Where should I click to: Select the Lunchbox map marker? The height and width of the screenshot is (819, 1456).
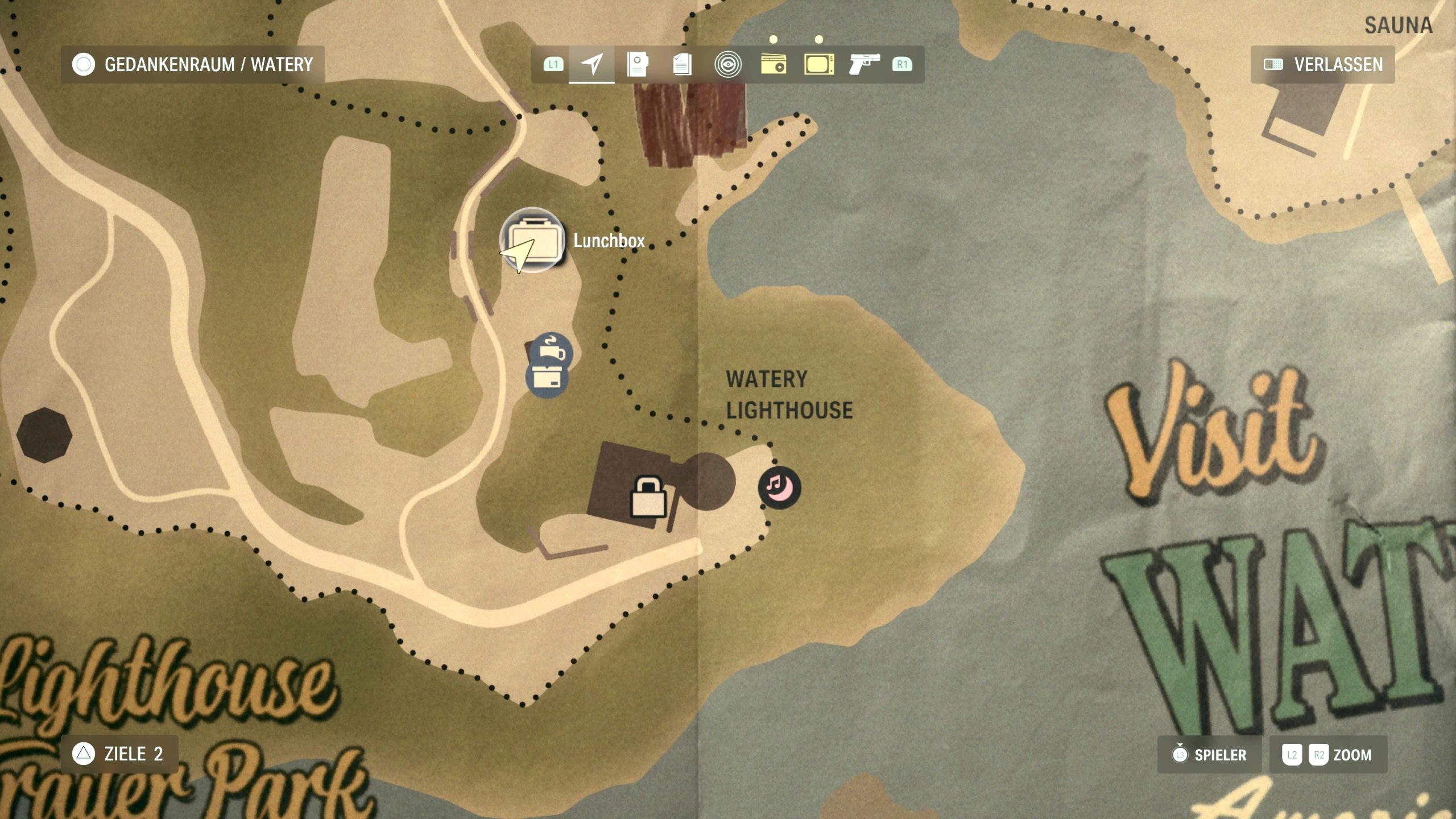point(532,240)
